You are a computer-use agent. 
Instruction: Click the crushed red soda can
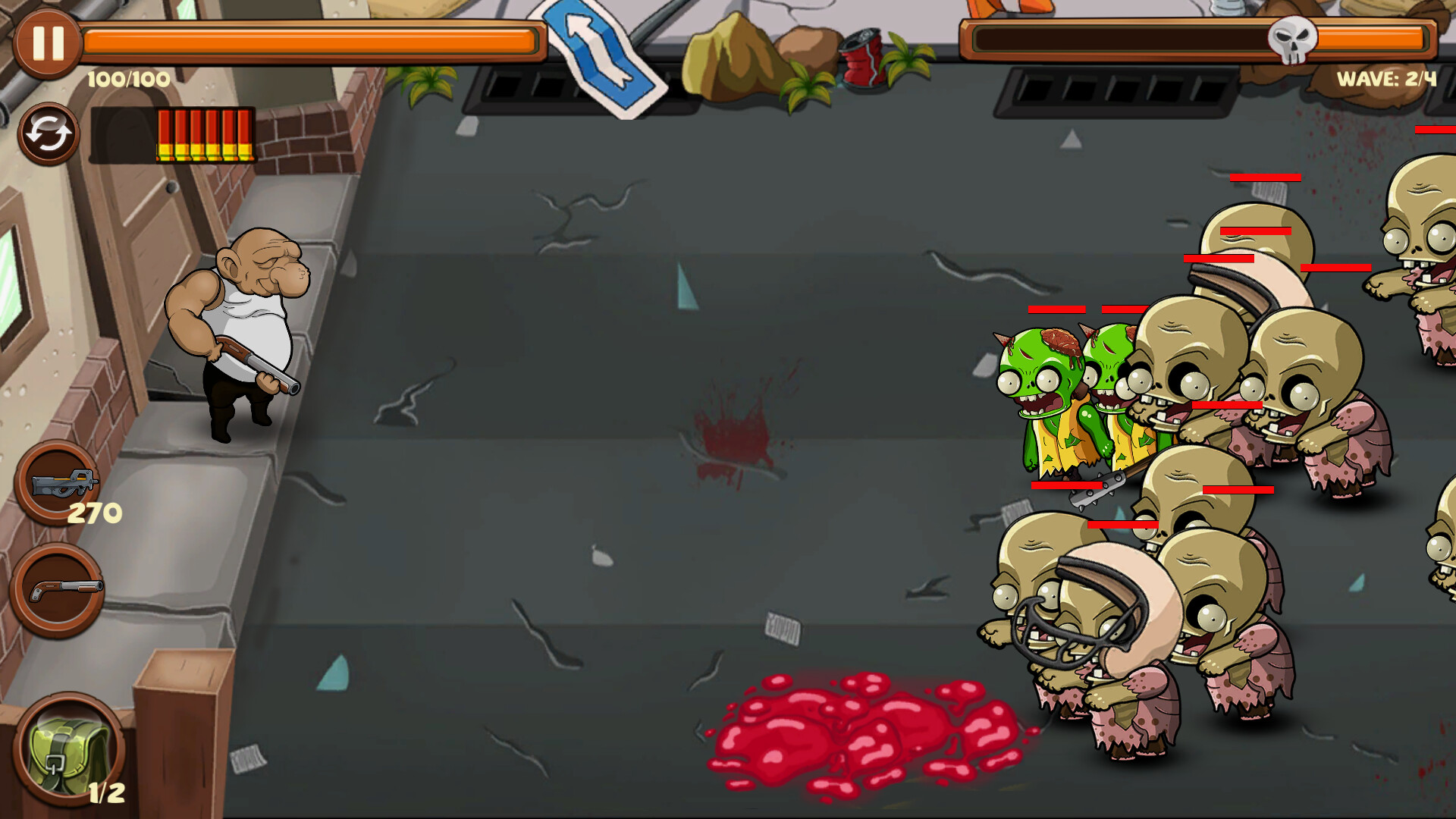864,61
